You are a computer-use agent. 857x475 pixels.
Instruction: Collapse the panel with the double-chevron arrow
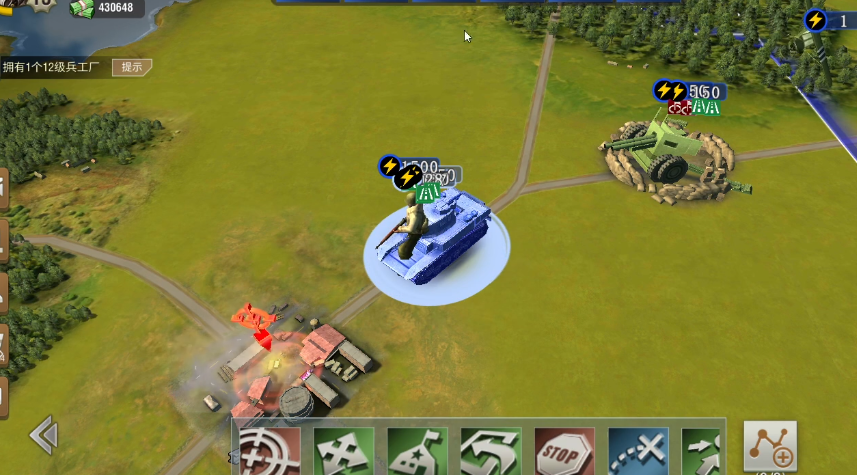click(x=43, y=435)
